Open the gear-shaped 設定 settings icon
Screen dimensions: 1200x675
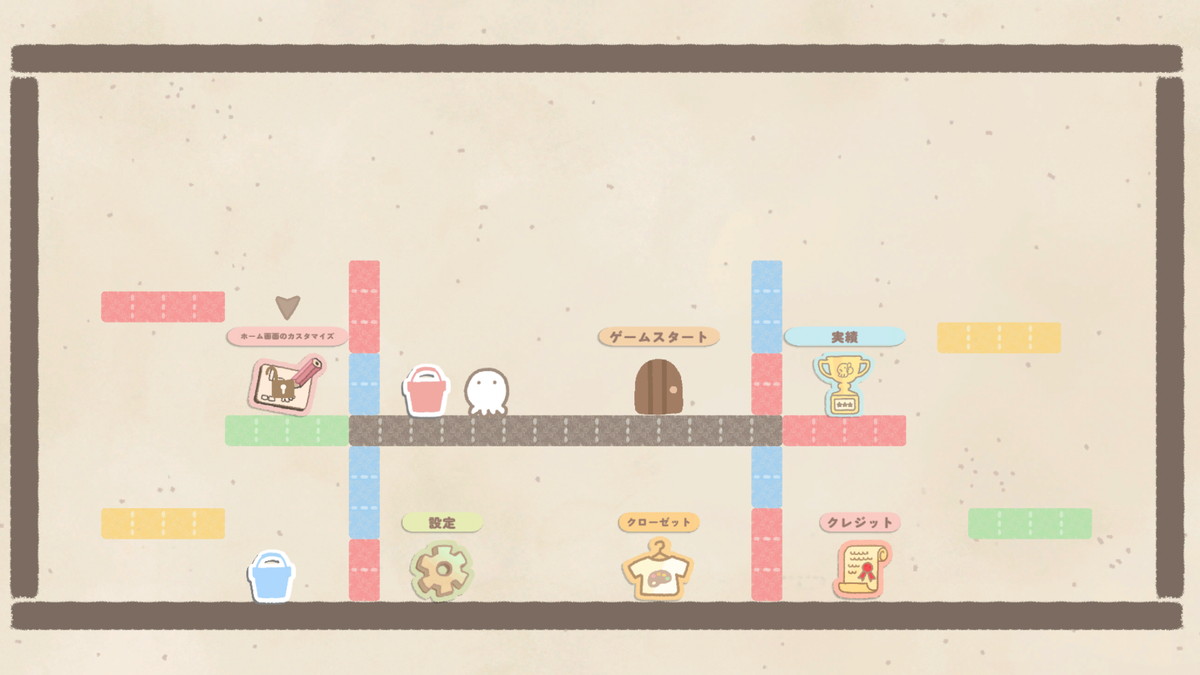pyautogui.click(x=441, y=571)
